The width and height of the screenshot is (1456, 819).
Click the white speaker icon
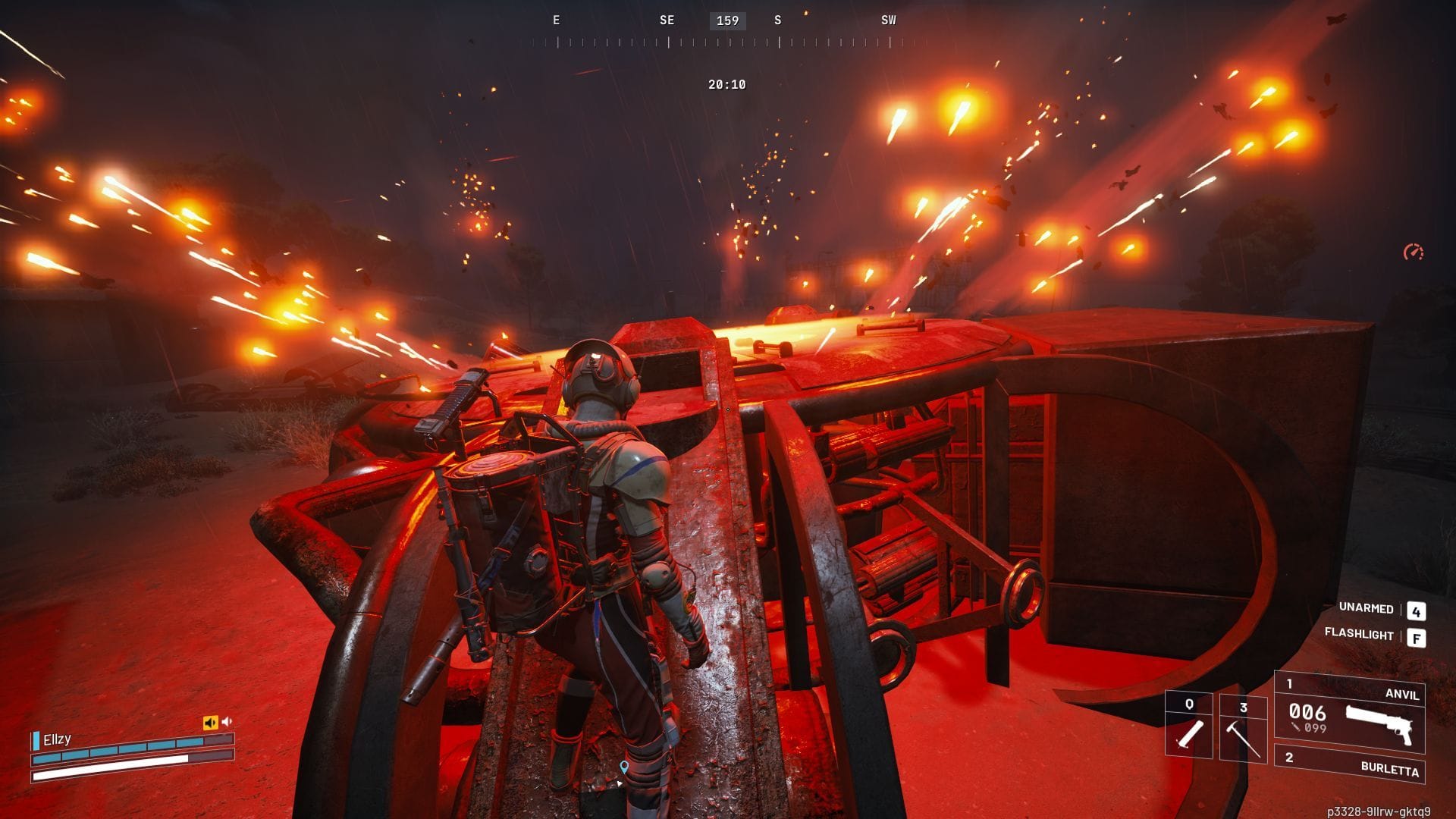coord(227,722)
